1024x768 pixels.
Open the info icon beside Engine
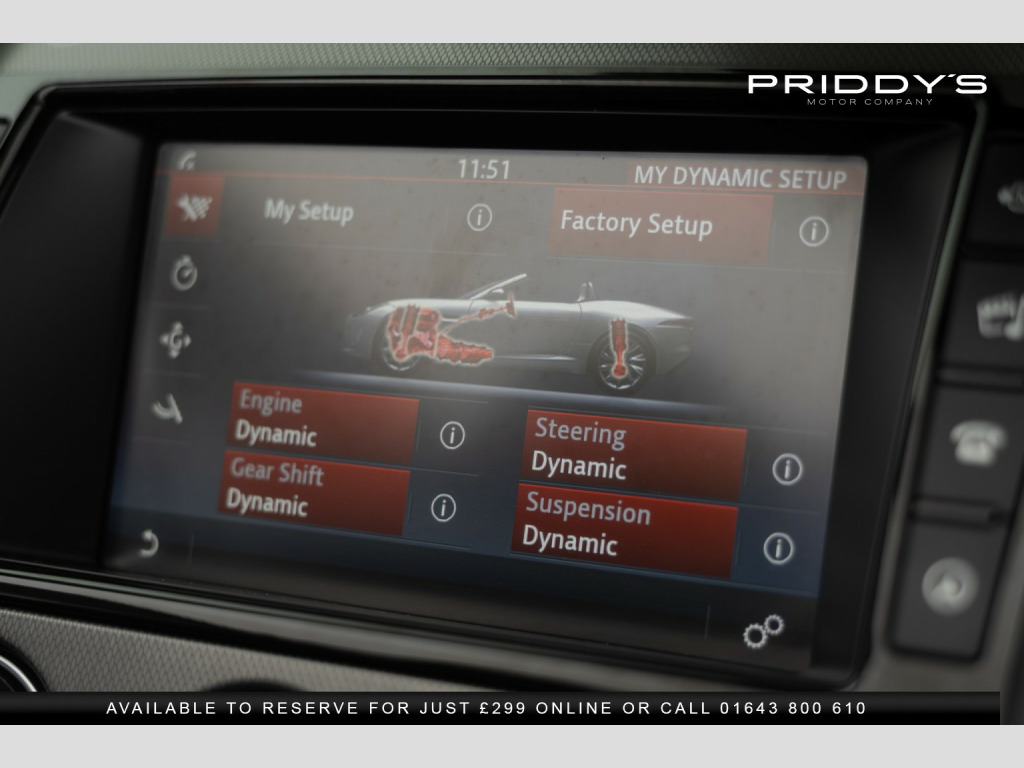[452, 435]
